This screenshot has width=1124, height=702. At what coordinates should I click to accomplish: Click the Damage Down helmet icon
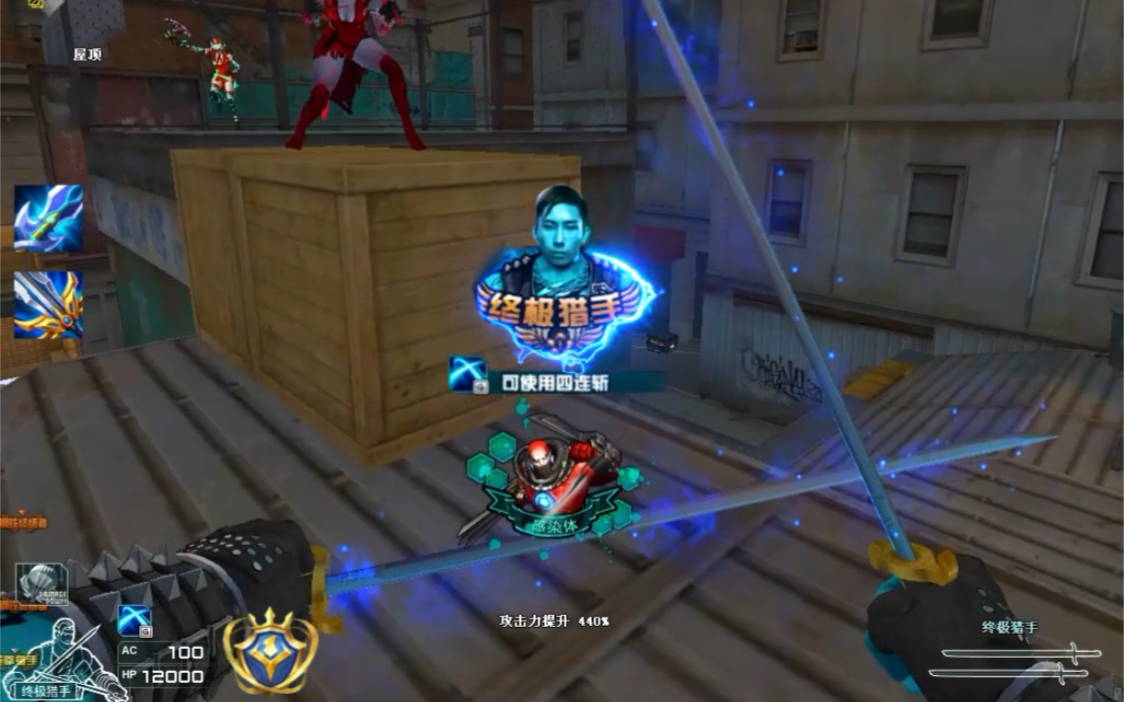pyautogui.click(x=41, y=583)
